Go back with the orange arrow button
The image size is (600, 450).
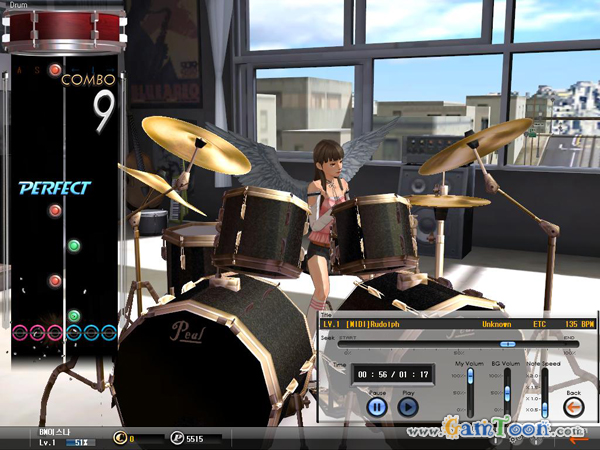coord(574,407)
